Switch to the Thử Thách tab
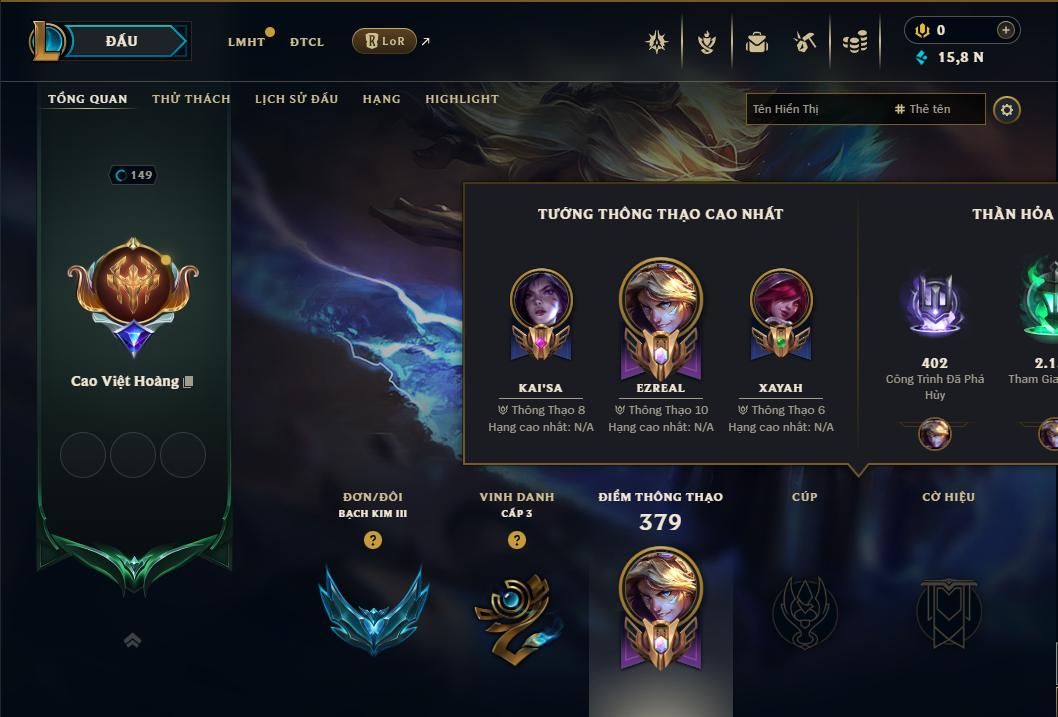1058x717 pixels. [191, 99]
